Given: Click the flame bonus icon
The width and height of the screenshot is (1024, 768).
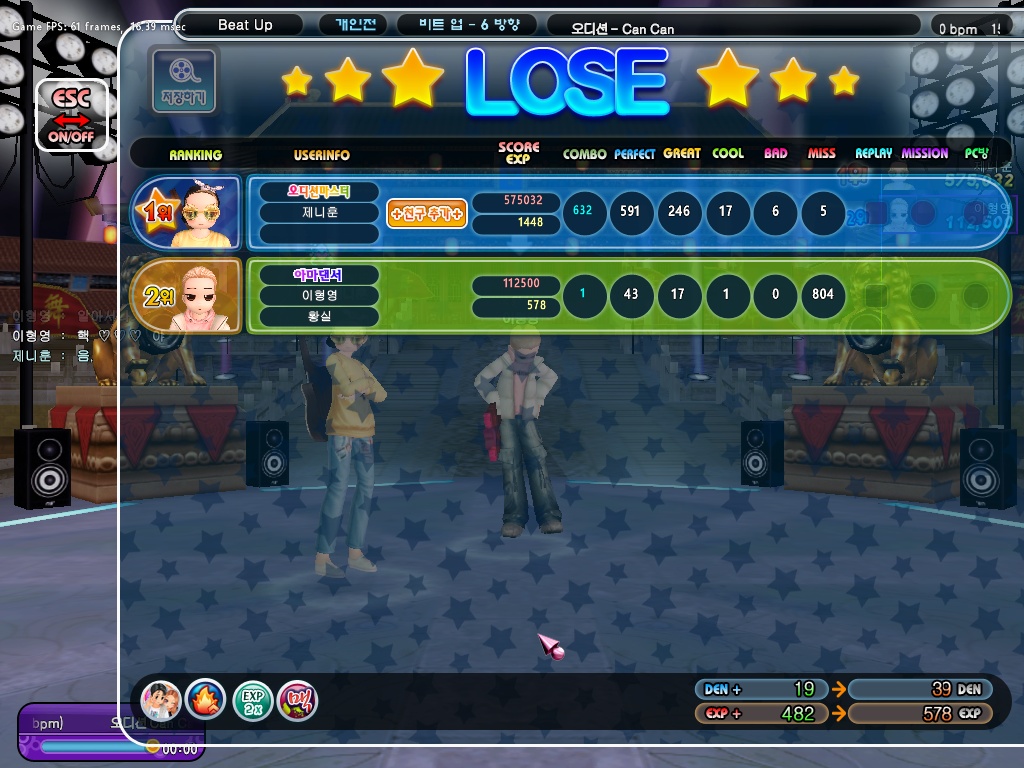Looking at the screenshot, I should pos(206,699).
